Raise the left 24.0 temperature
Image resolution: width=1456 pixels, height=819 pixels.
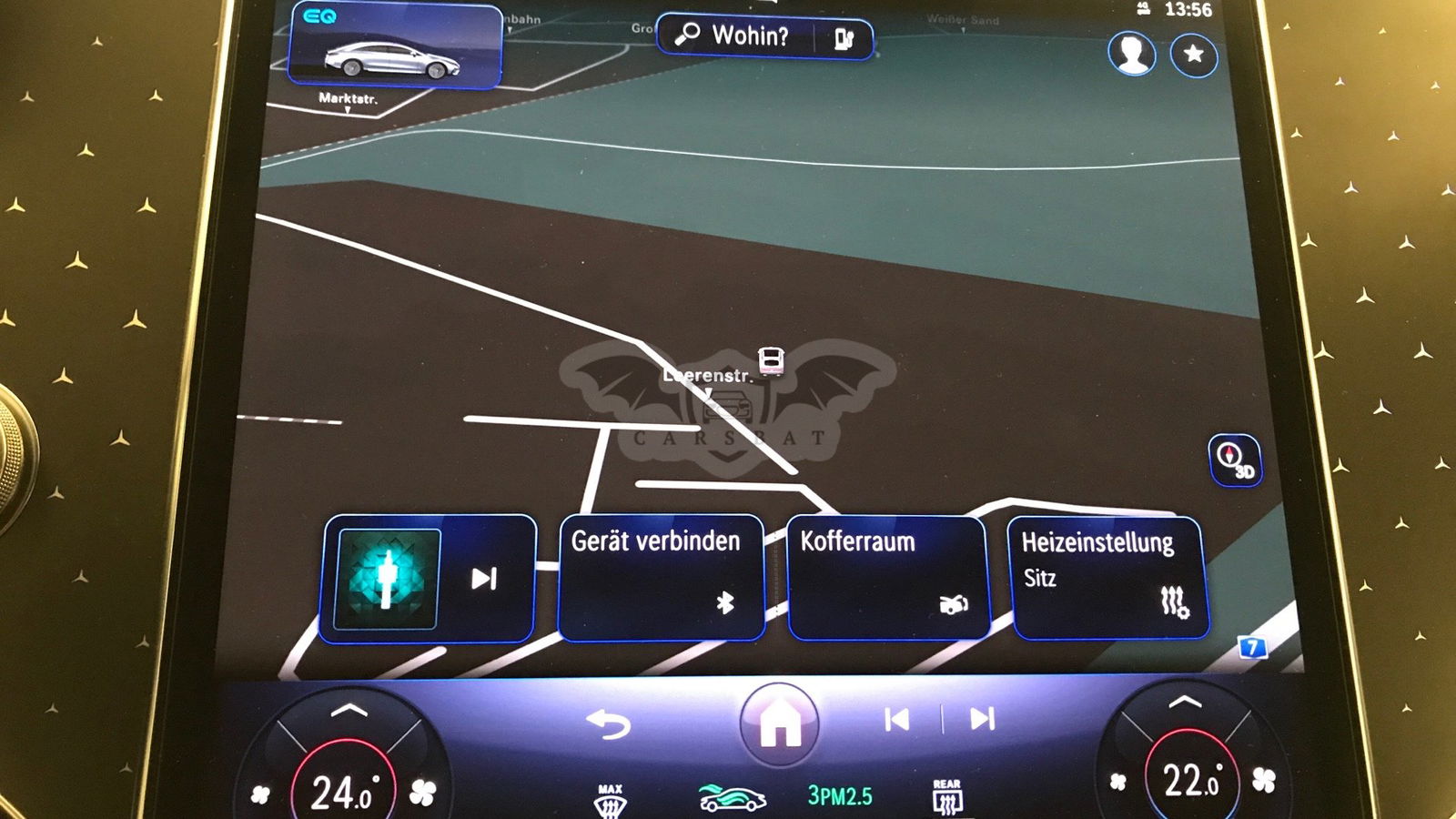[349, 711]
